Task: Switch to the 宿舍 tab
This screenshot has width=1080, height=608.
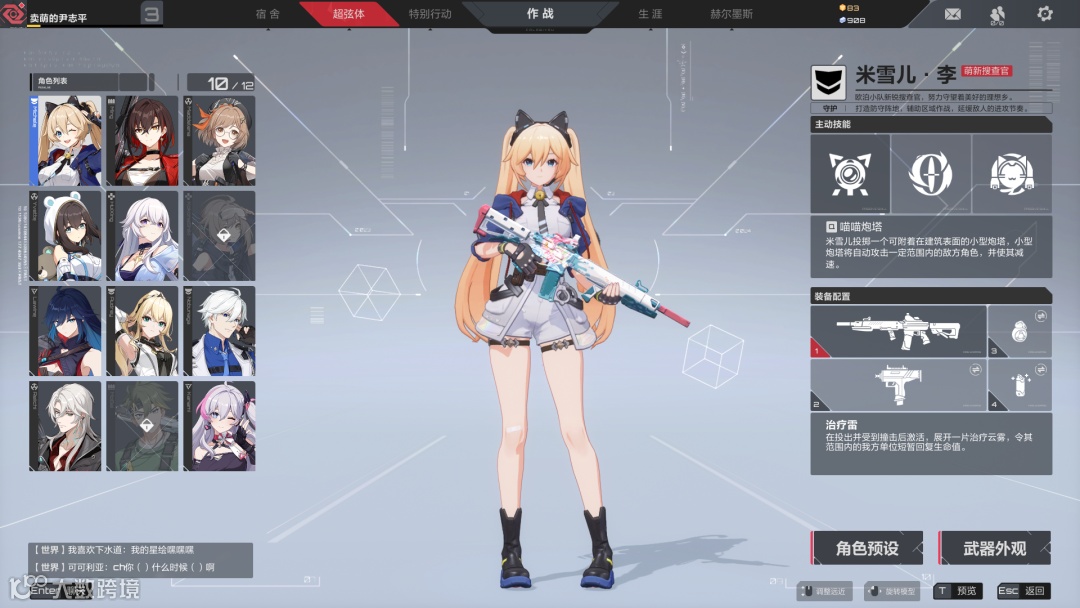Action: point(267,14)
